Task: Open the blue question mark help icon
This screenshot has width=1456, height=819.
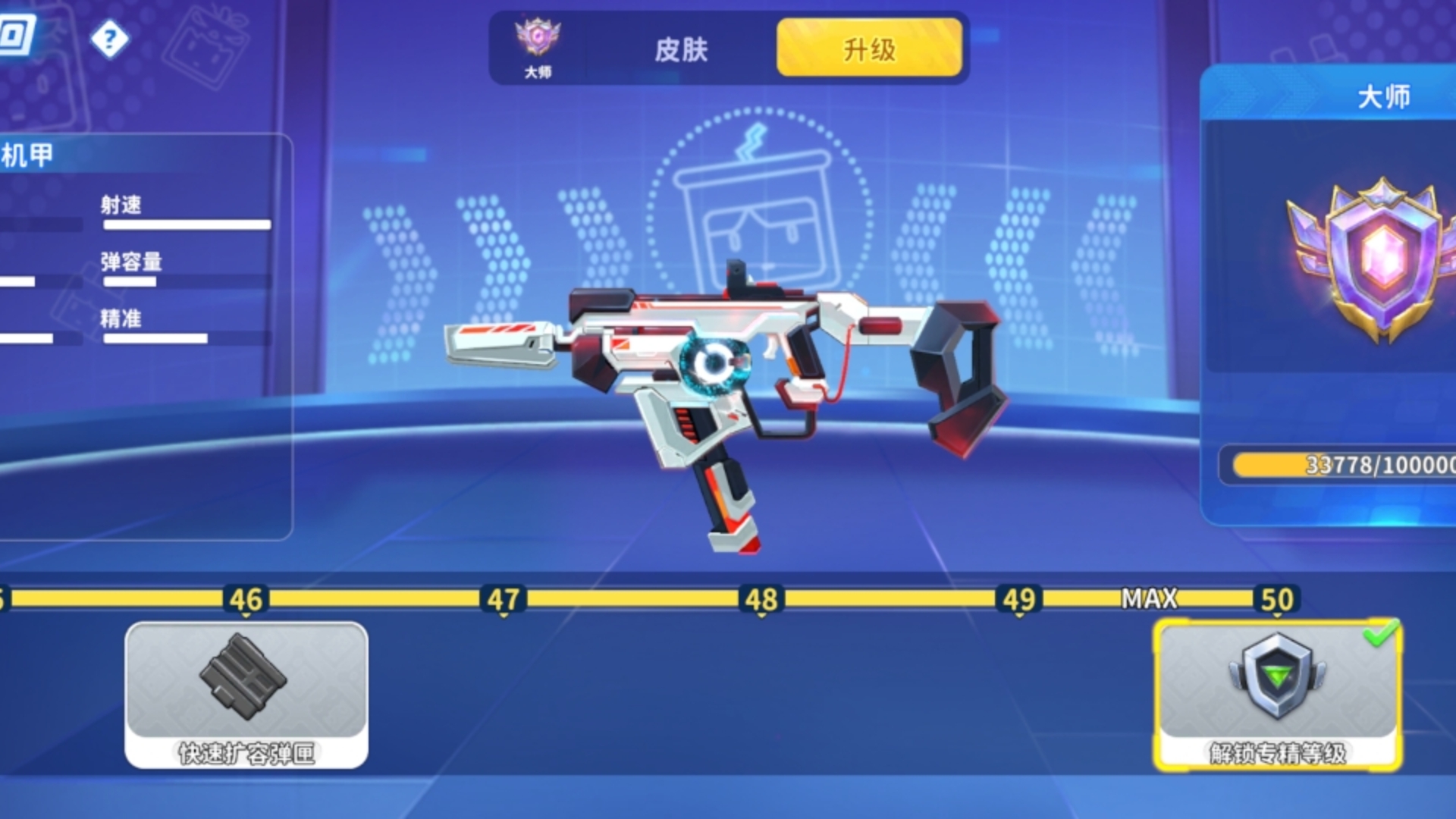Action: point(109,39)
